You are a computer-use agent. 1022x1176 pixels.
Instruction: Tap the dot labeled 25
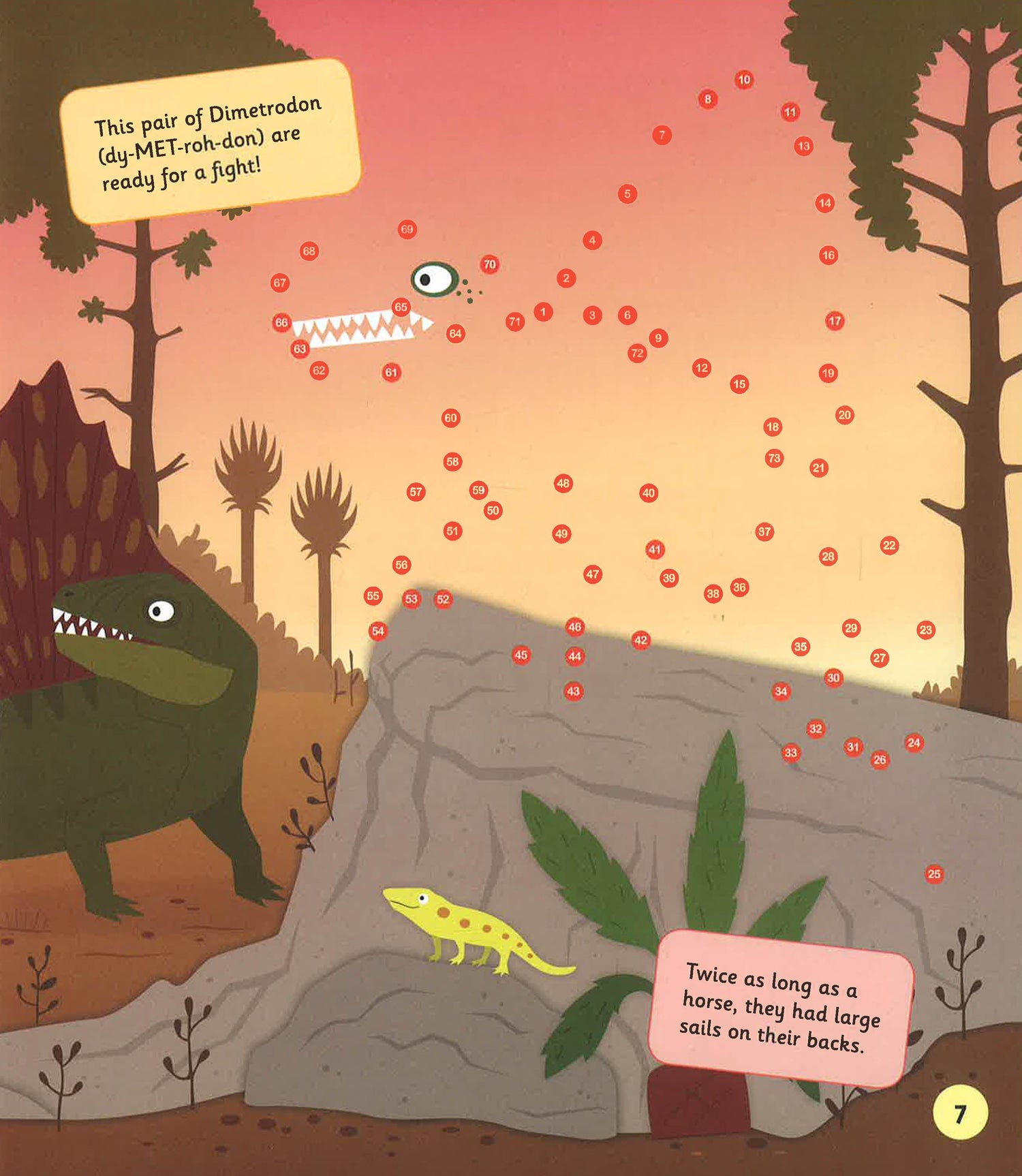[x=934, y=873]
